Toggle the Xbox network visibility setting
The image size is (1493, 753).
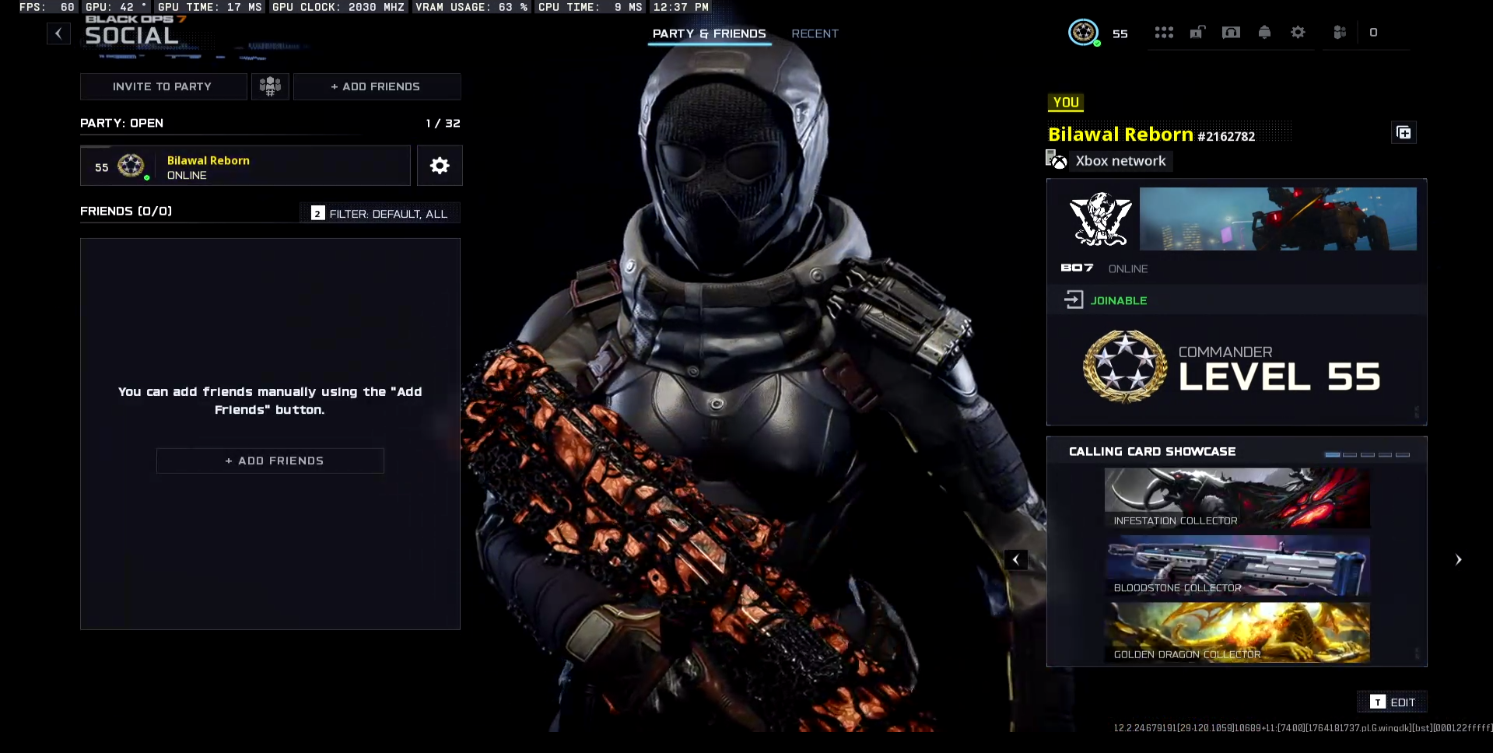pos(1108,160)
